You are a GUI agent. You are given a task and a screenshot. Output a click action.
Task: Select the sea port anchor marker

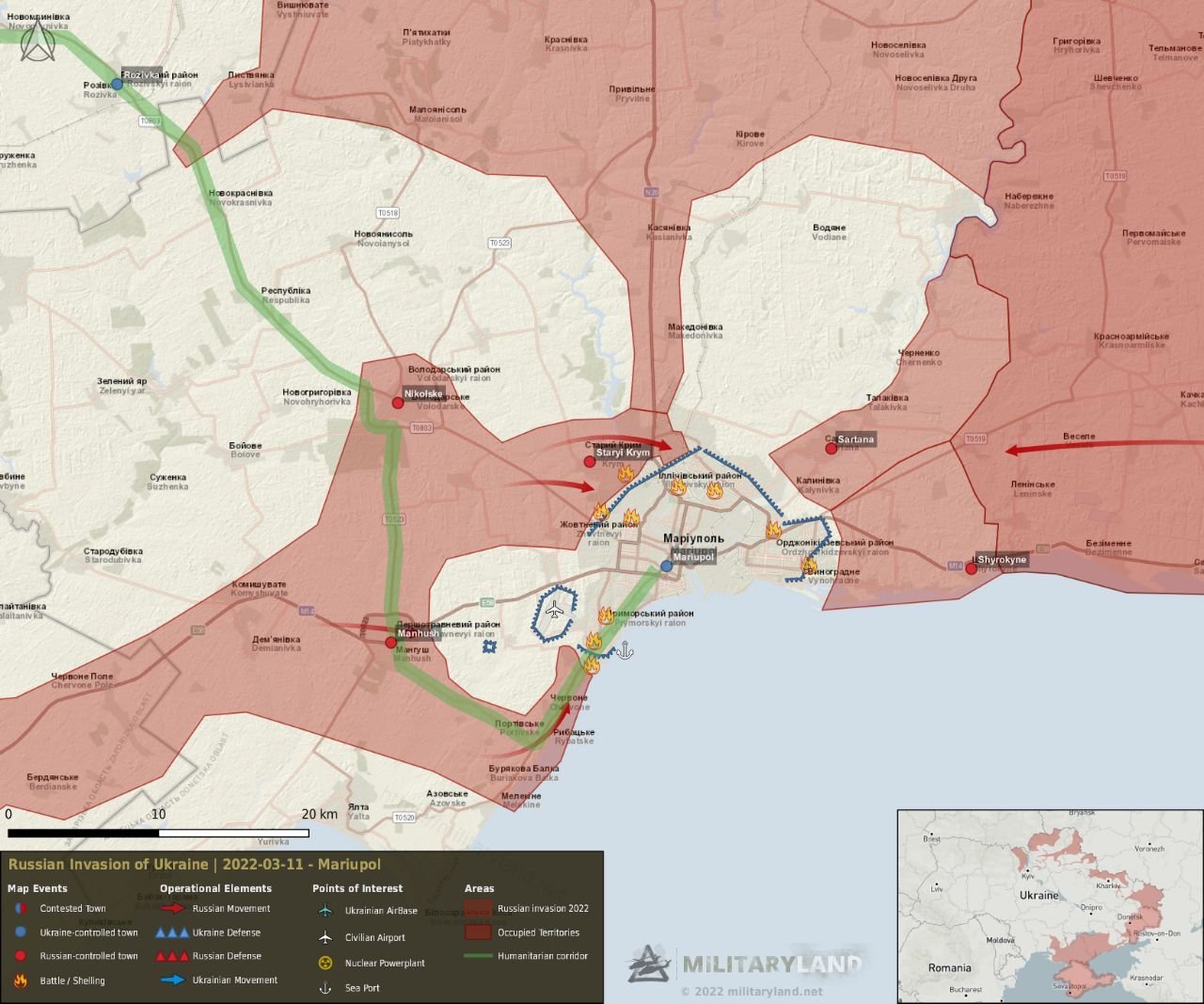pyautogui.click(x=625, y=649)
